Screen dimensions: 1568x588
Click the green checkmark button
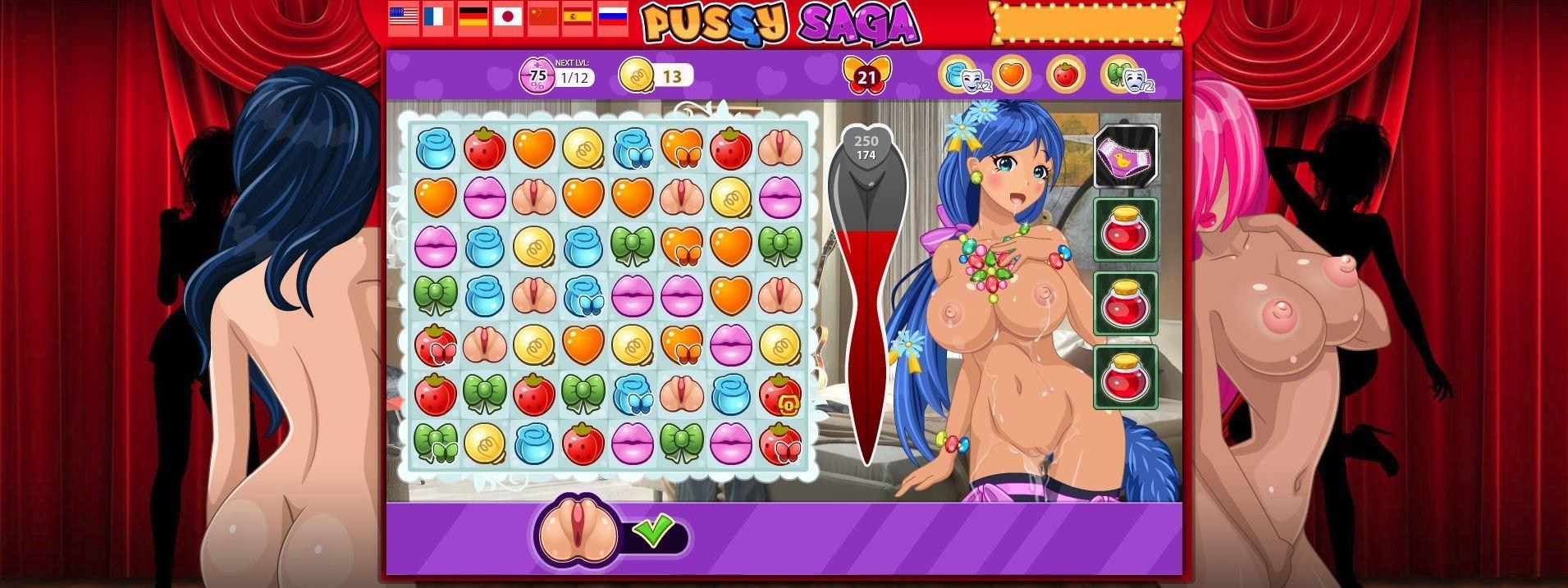point(654,531)
